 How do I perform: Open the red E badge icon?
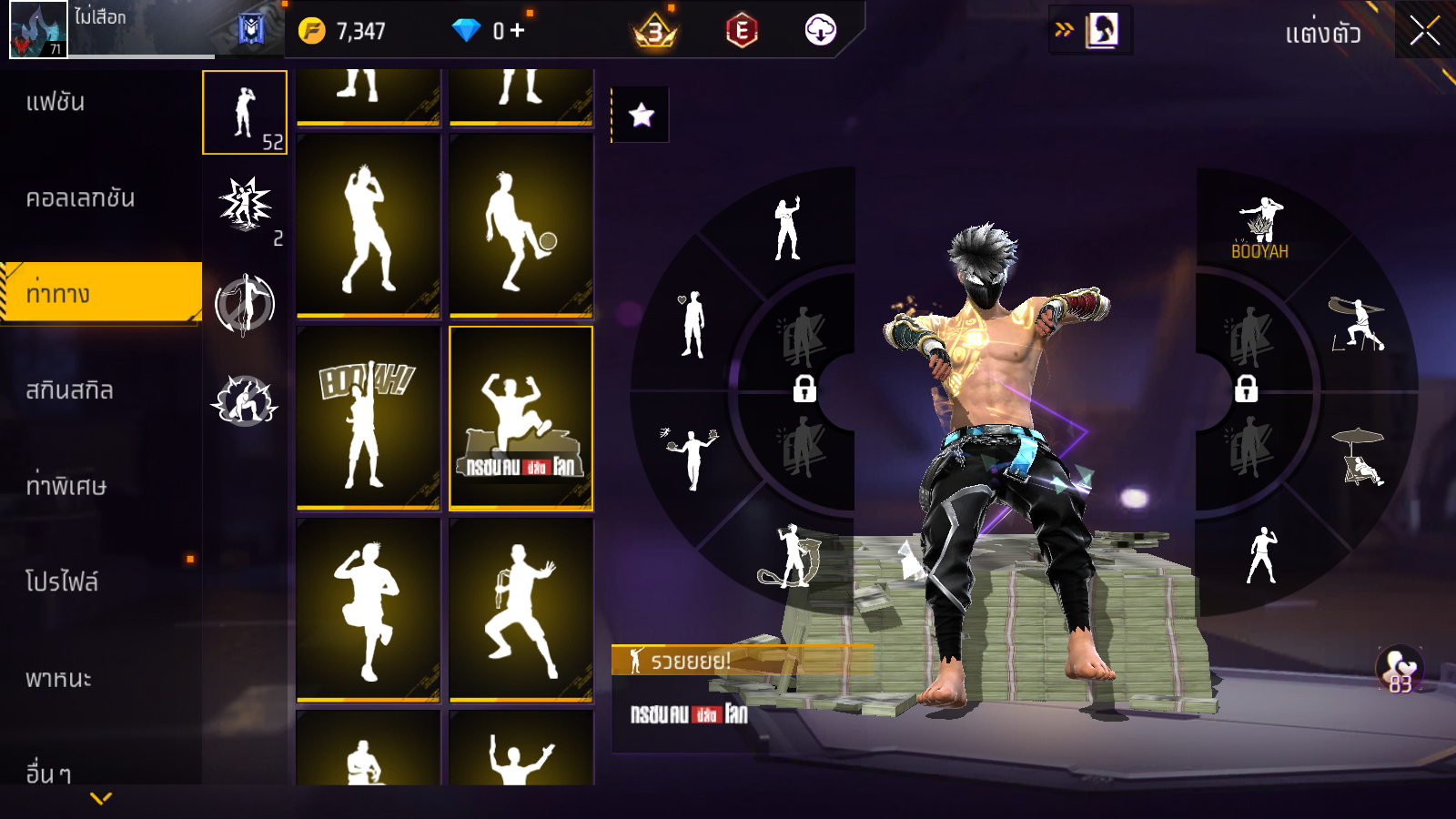point(742,31)
